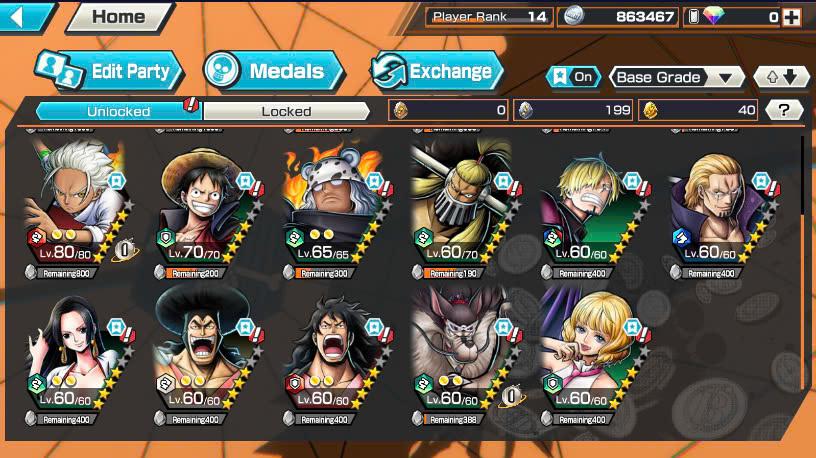Screen dimensions: 816x458
Task: Switch to the Locked characters tab
Action: click(287, 111)
